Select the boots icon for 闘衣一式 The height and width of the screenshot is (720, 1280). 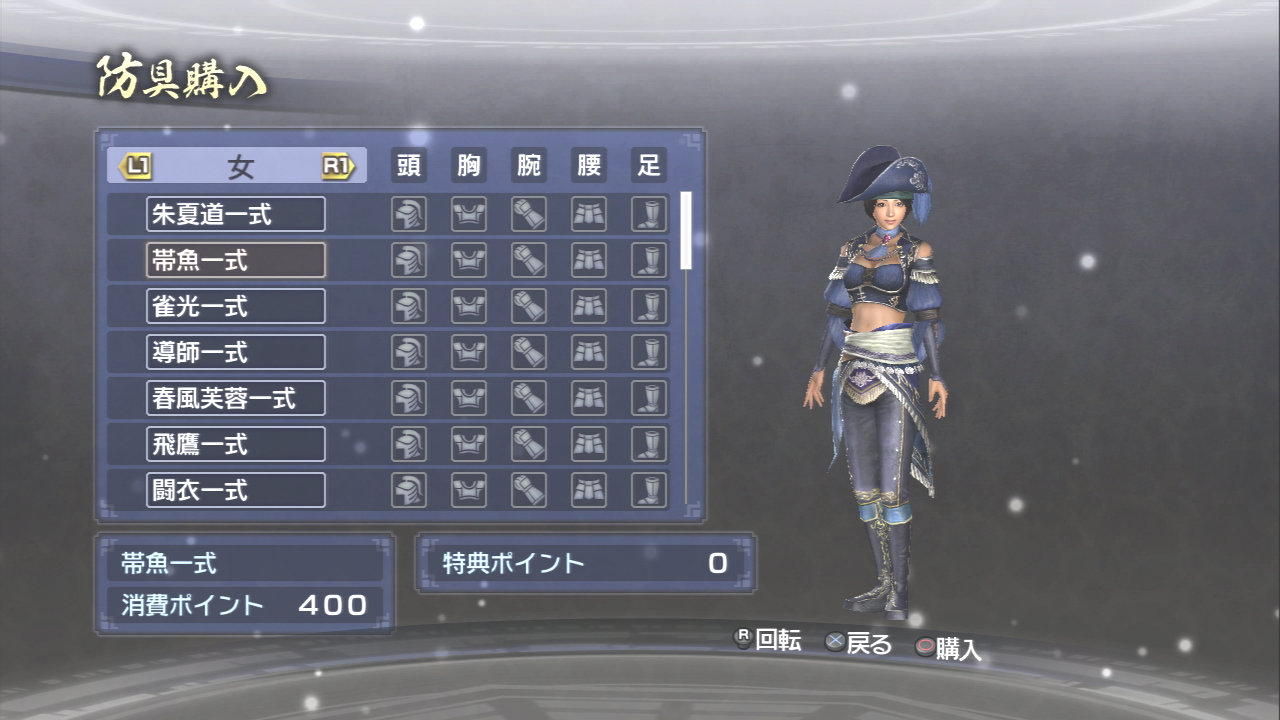649,490
